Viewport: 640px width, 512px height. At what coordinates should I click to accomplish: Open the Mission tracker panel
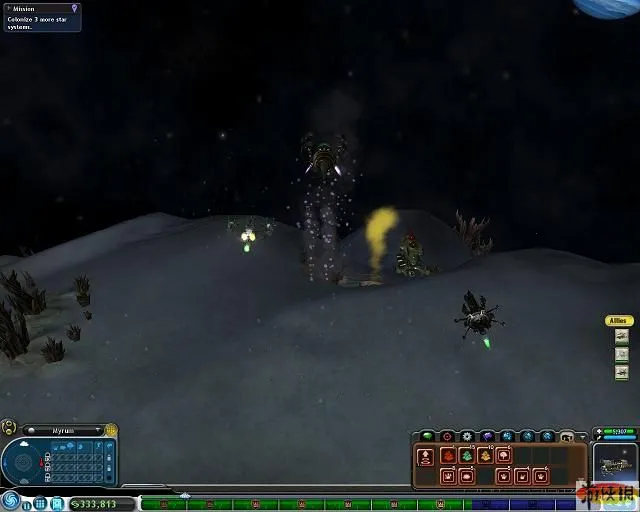click(40, 17)
